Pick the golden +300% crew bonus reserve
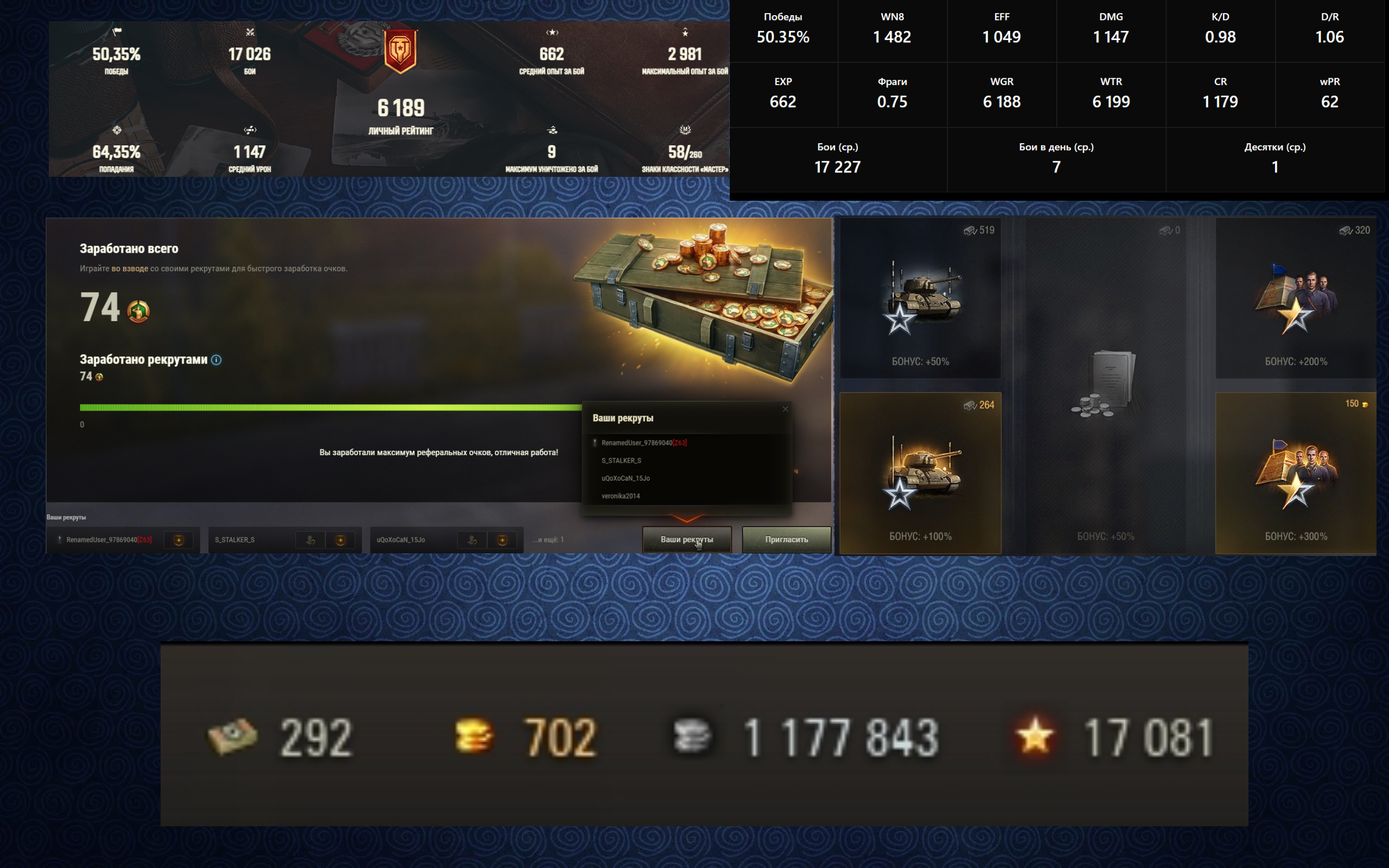 point(1296,473)
